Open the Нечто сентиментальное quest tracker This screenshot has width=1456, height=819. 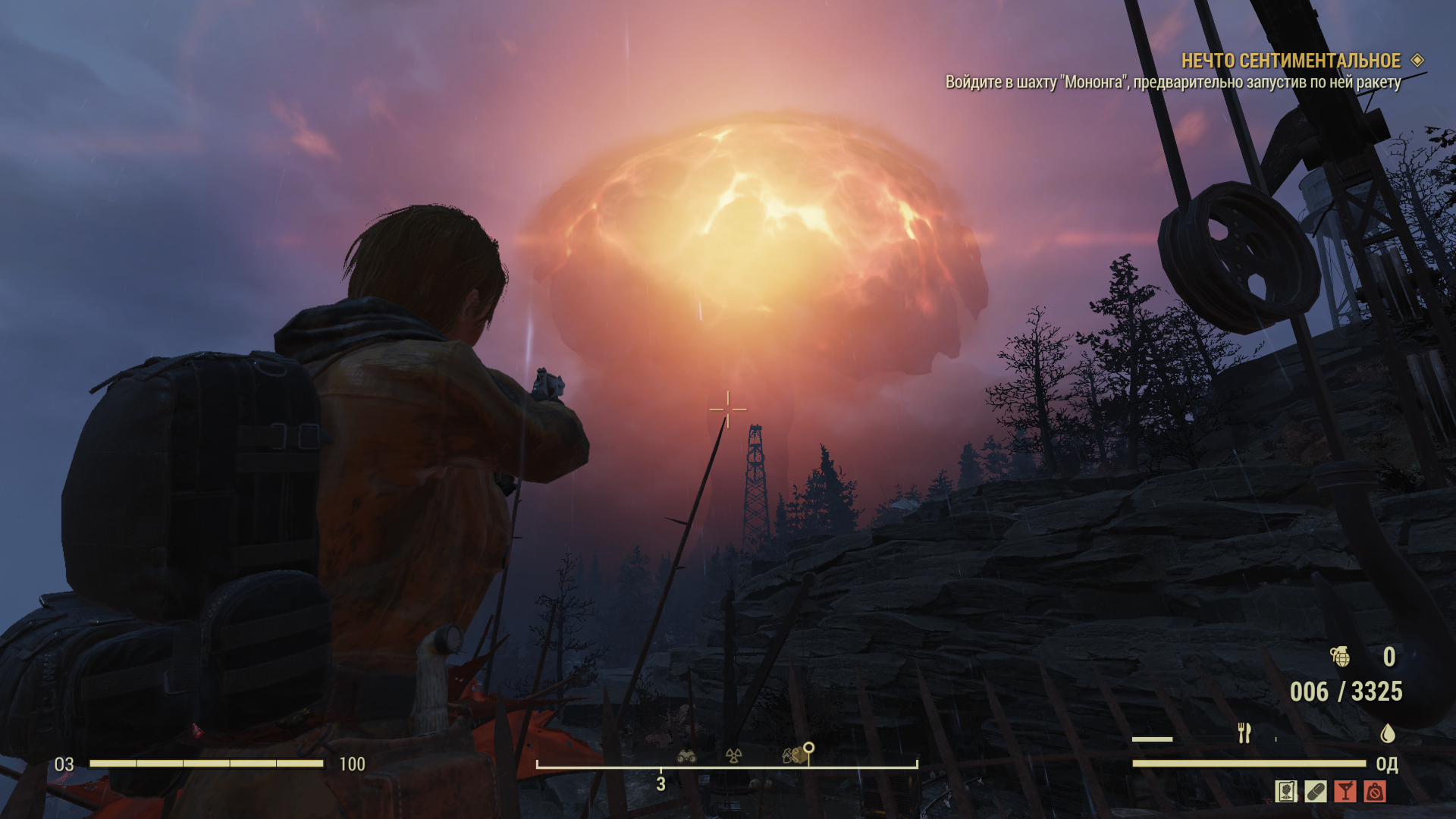click(1291, 61)
